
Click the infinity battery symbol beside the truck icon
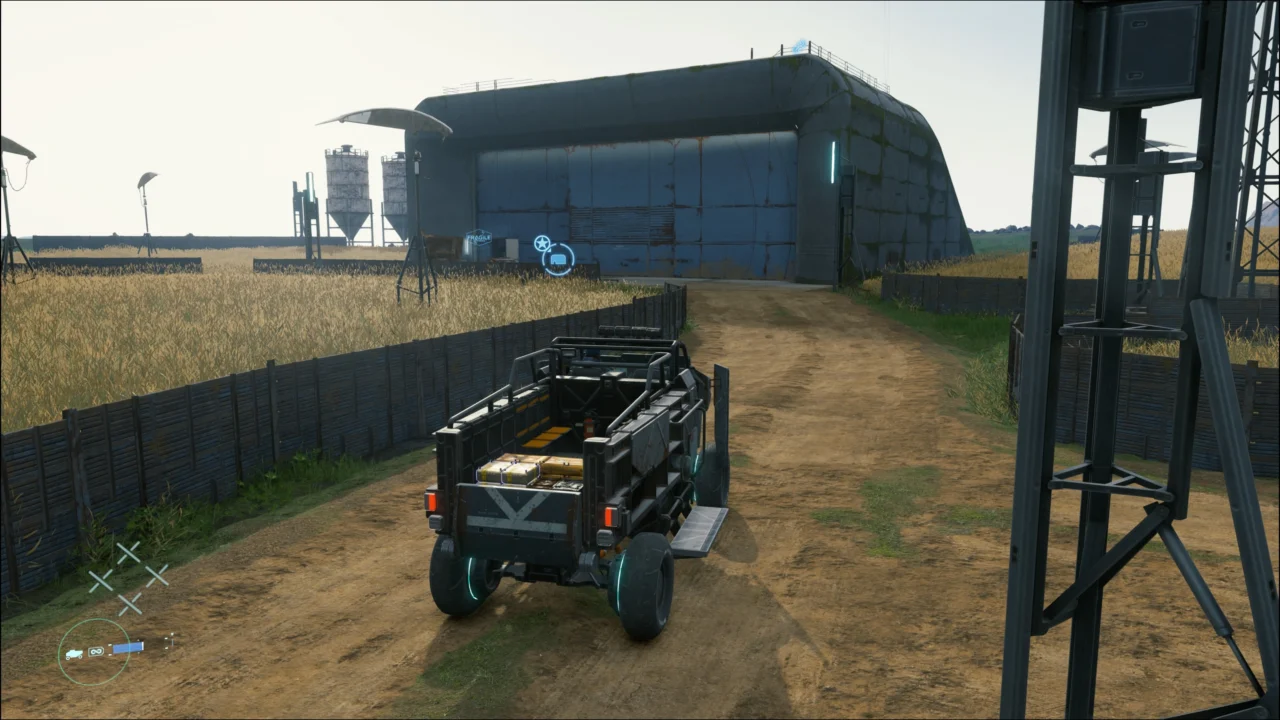pos(95,651)
